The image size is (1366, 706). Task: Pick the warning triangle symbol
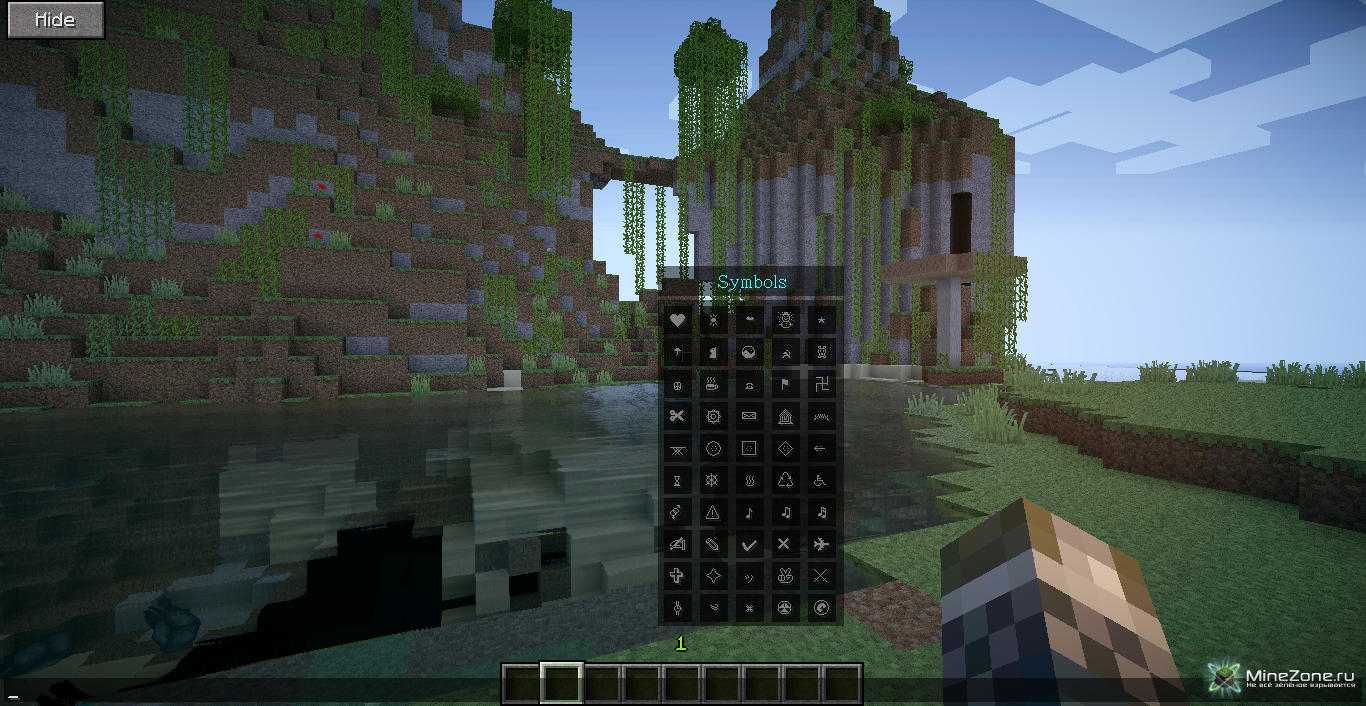click(713, 513)
